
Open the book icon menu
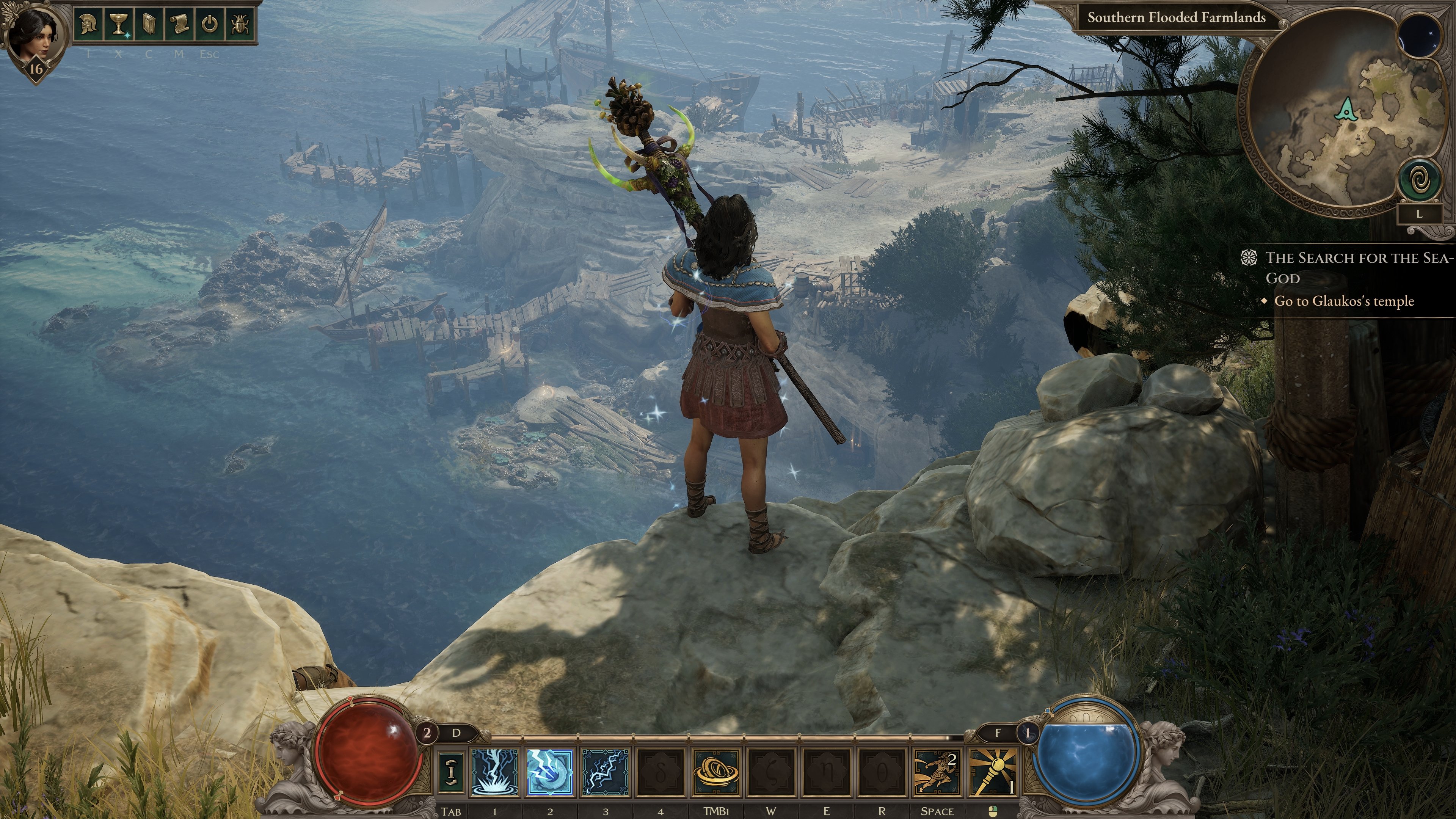149,25
